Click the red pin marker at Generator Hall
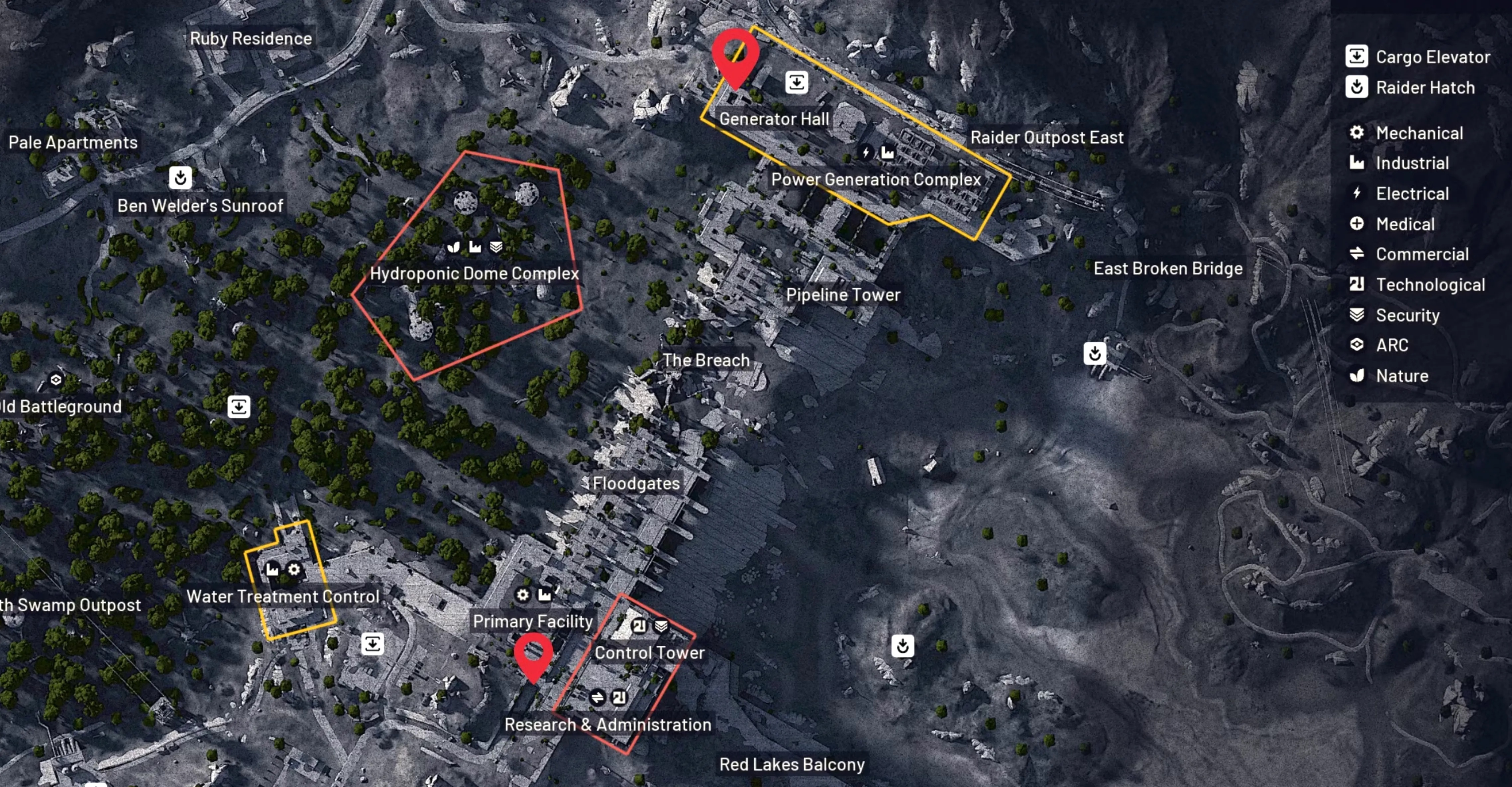This screenshot has height=787, width=1512. click(735, 56)
